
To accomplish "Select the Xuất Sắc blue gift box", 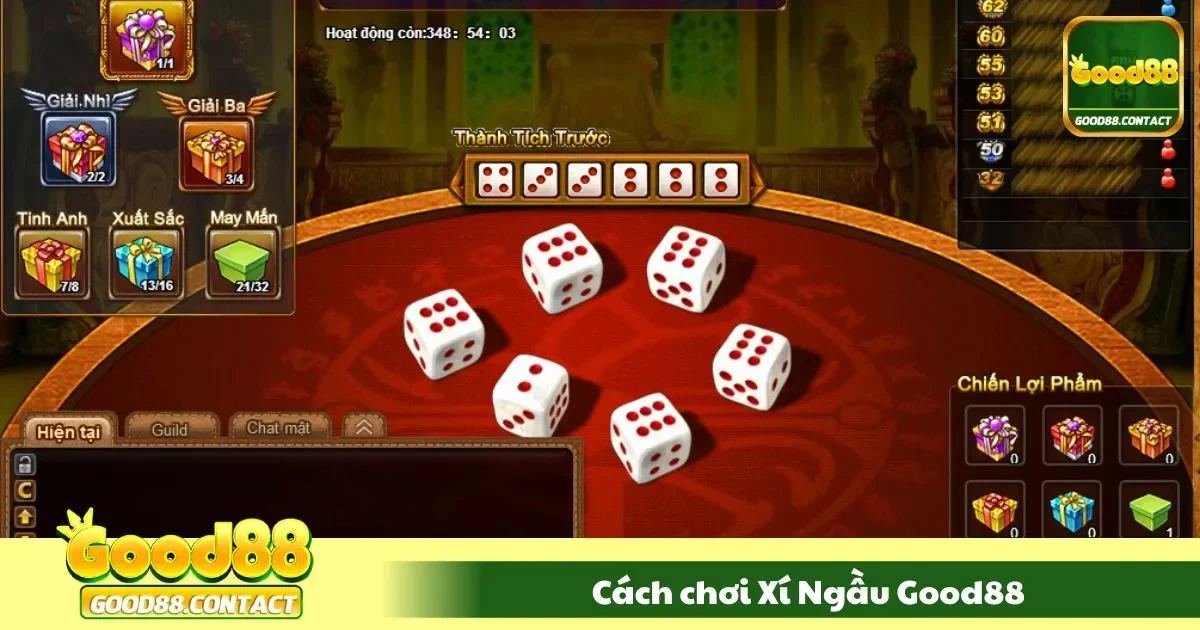I will (x=146, y=262).
